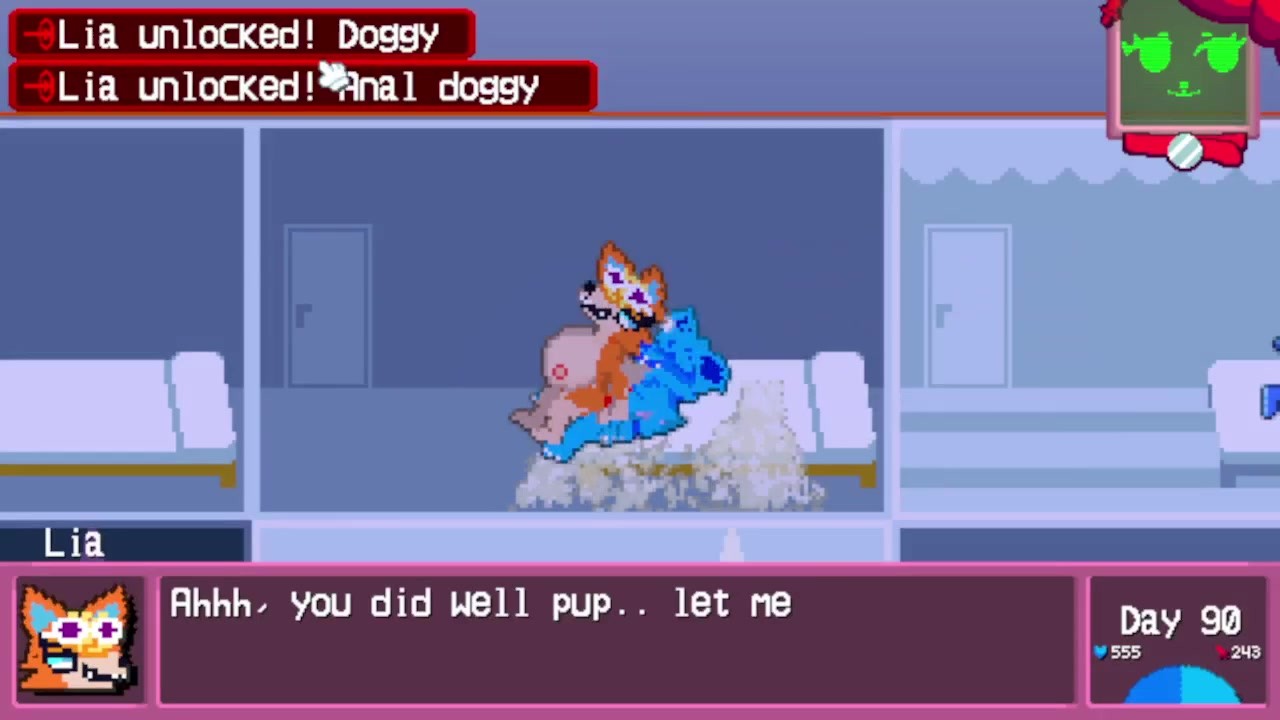Click the red lust stat icon
This screenshot has height=720, width=1280.
point(1222,651)
